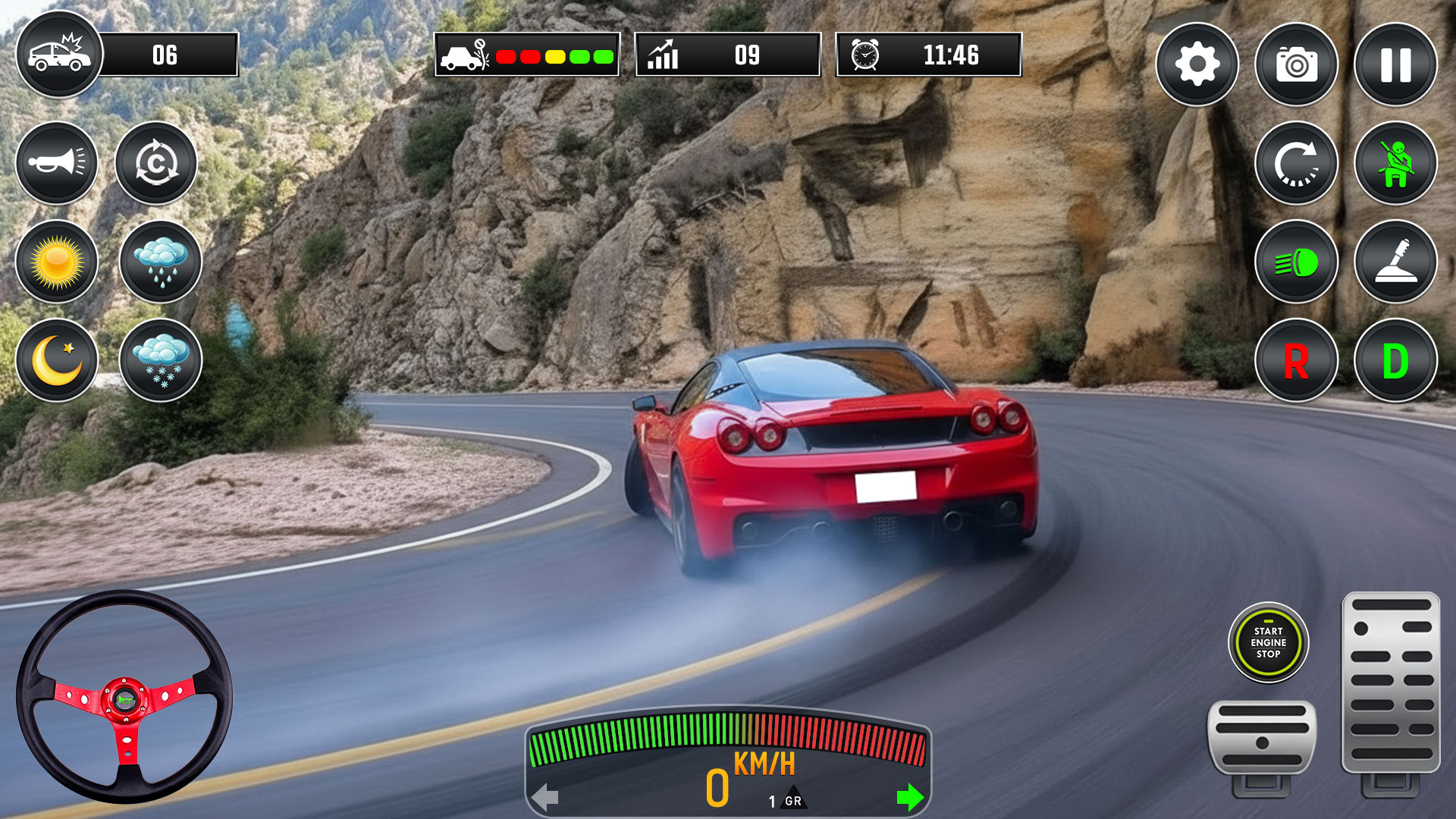Toggle the headlights on

point(1296,262)
